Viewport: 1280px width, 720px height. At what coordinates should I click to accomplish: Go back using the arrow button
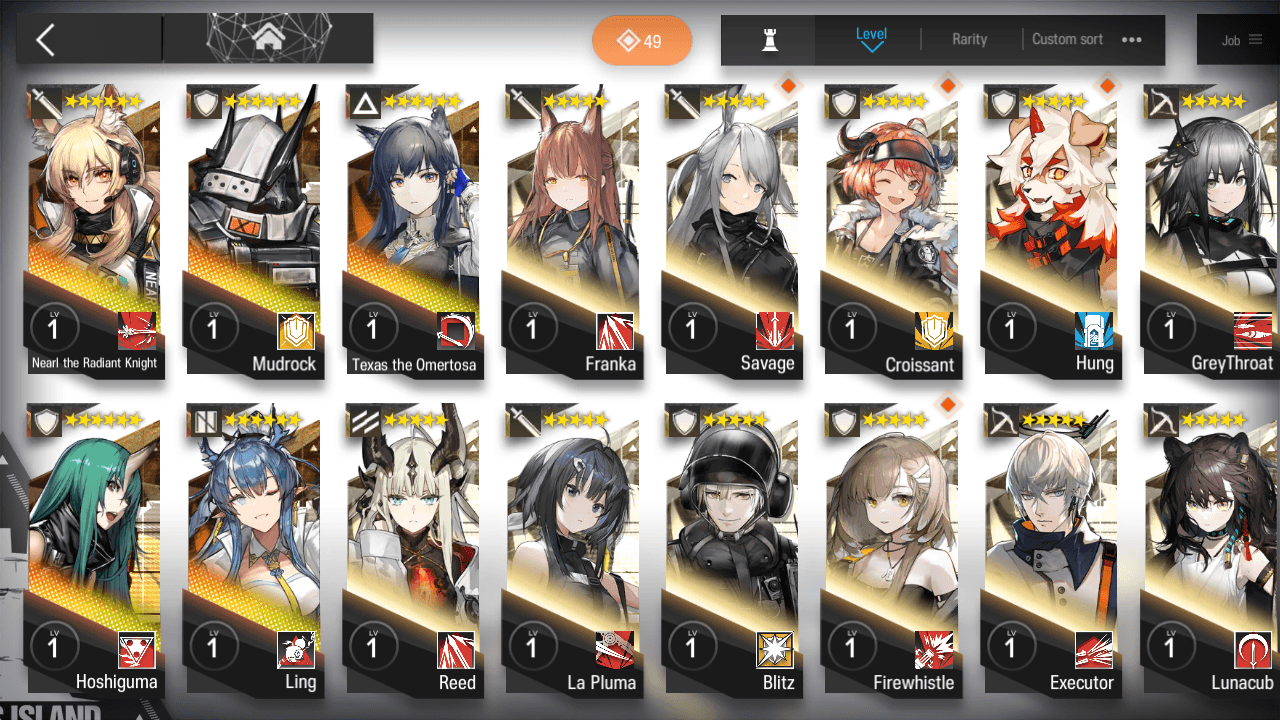tap(46, 40)
